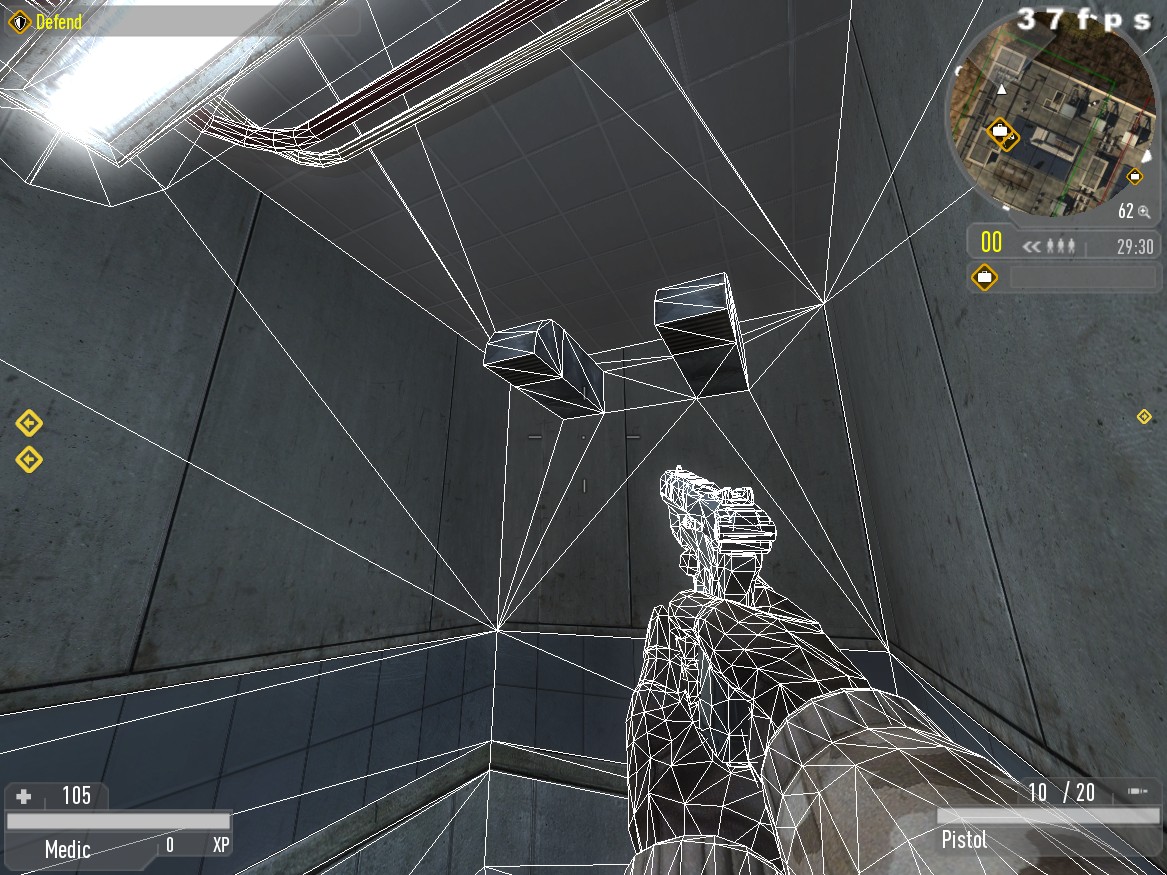Select the upper yellow diamond waypoint icon
The image size is (1167, 875).
[x=29, y=424]
